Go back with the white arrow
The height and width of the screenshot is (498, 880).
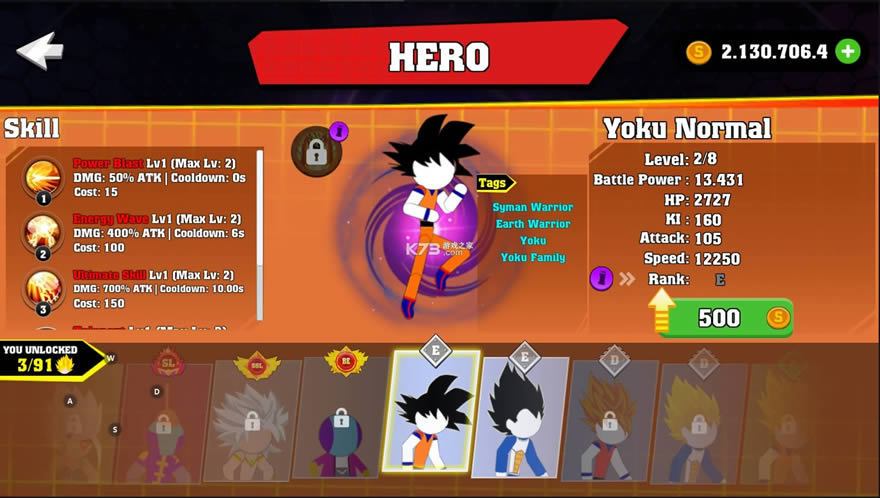click(x=41, y=51)
